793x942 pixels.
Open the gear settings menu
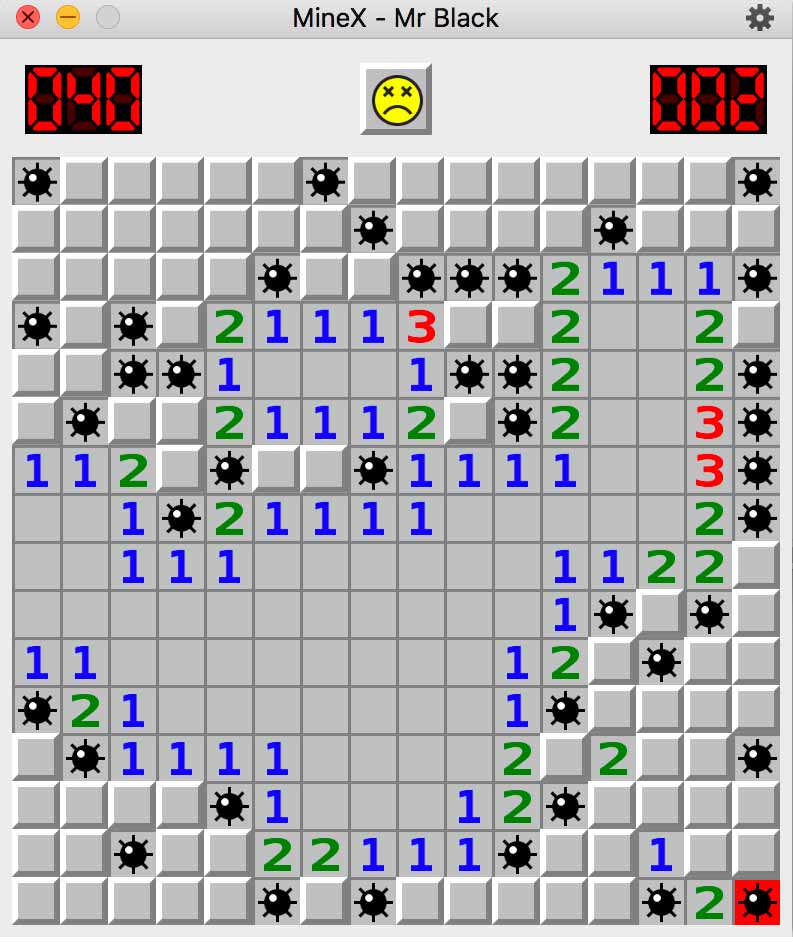tap(759, 18)
